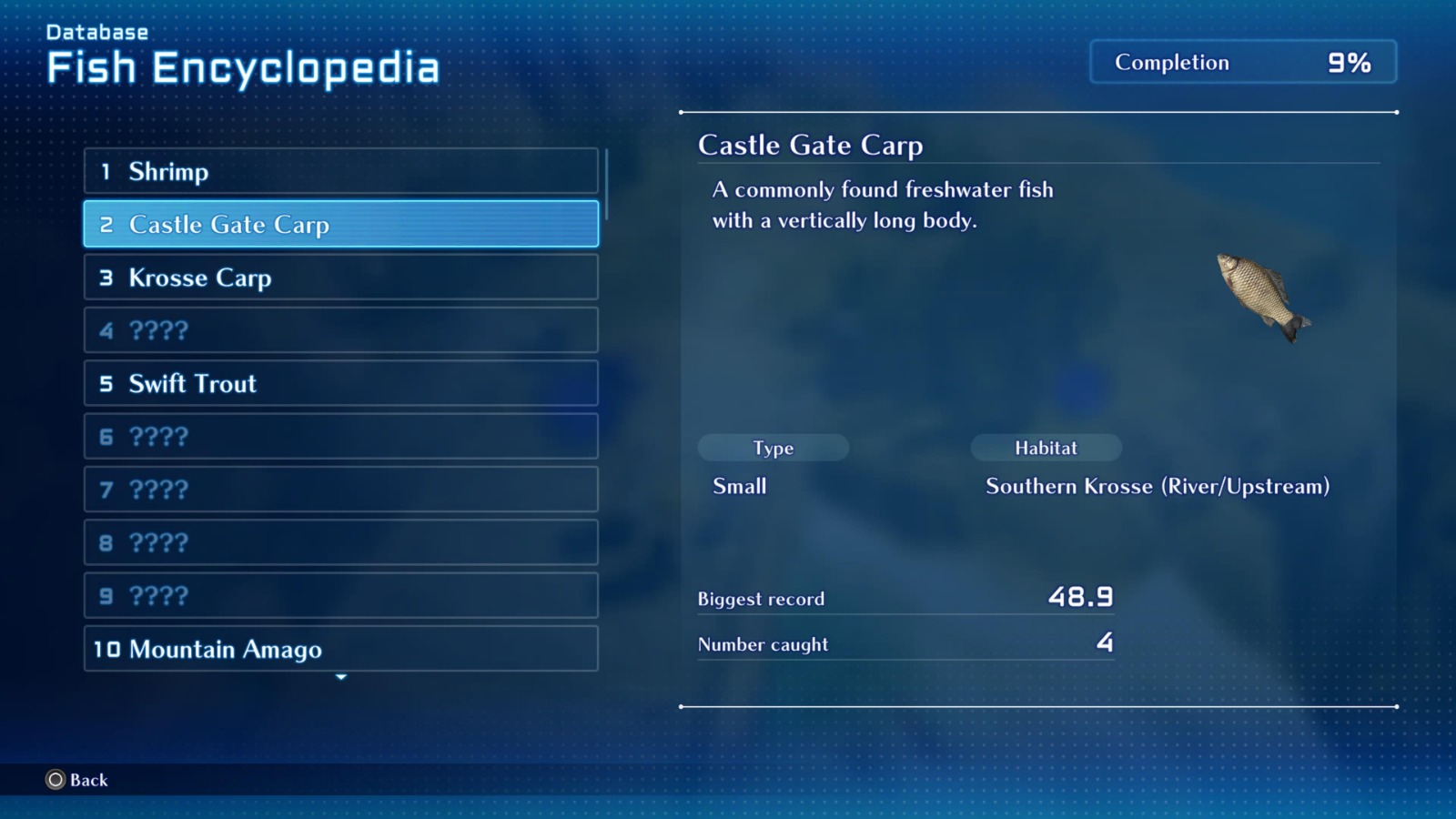Click the Back circle button icon
Viewport: 1456px width, 819px height.
coord(55,780)
